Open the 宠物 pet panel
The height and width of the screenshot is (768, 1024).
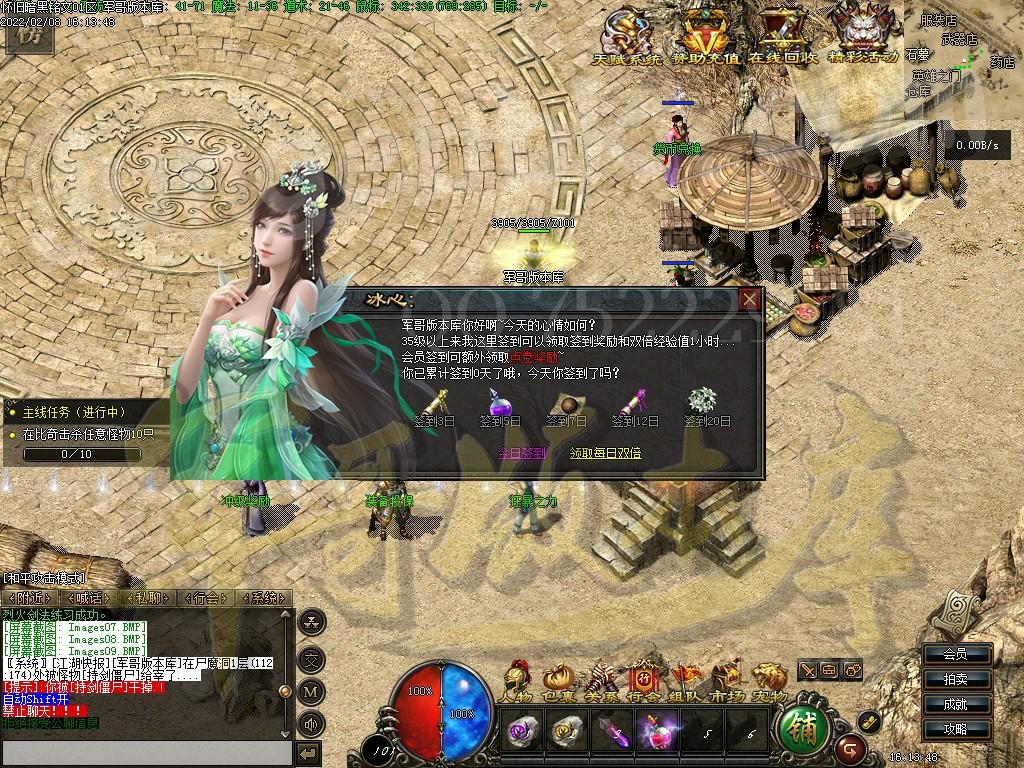coord(769,680)
